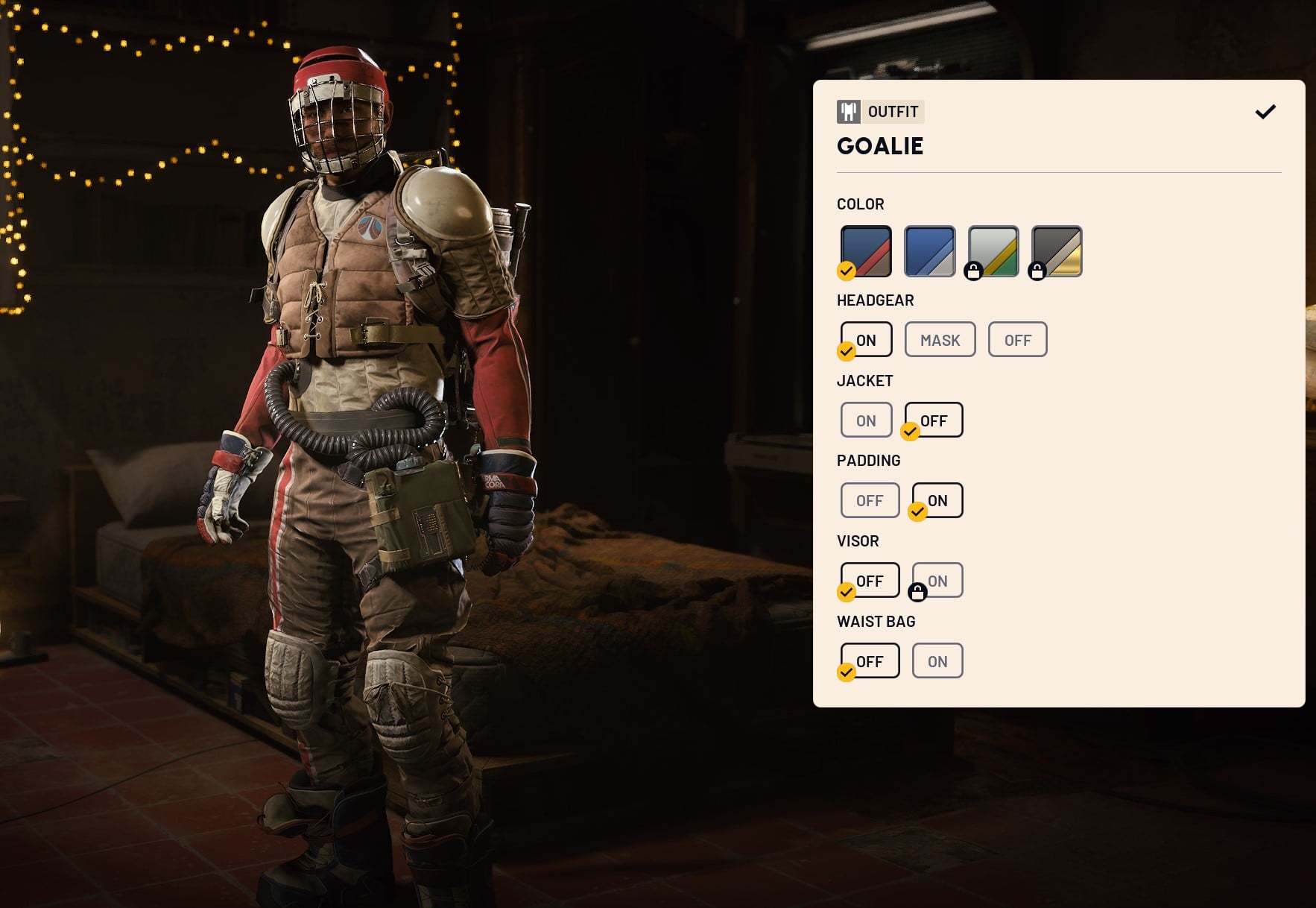Disable the Visor

coord(870,580)
